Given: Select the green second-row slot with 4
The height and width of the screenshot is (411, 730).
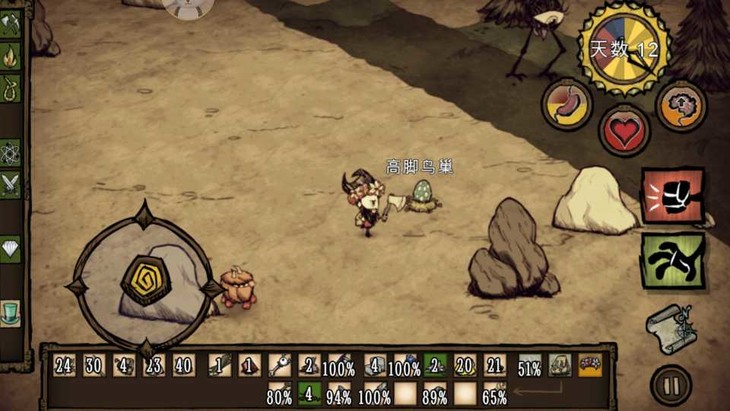Looking at the screenshot, I should (308, 393).
